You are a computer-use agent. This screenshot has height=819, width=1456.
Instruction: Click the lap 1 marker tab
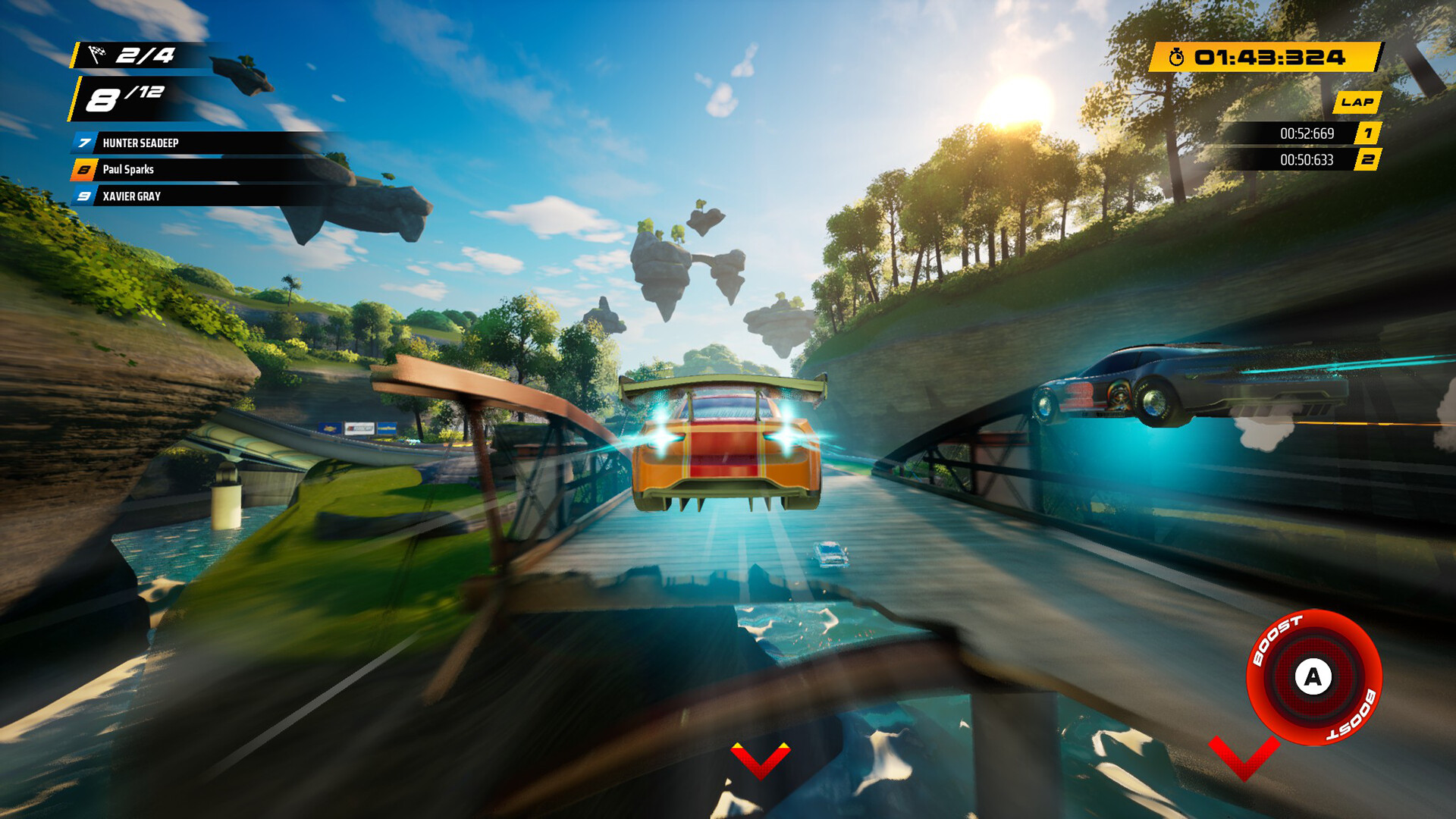tap(1367, 133)
